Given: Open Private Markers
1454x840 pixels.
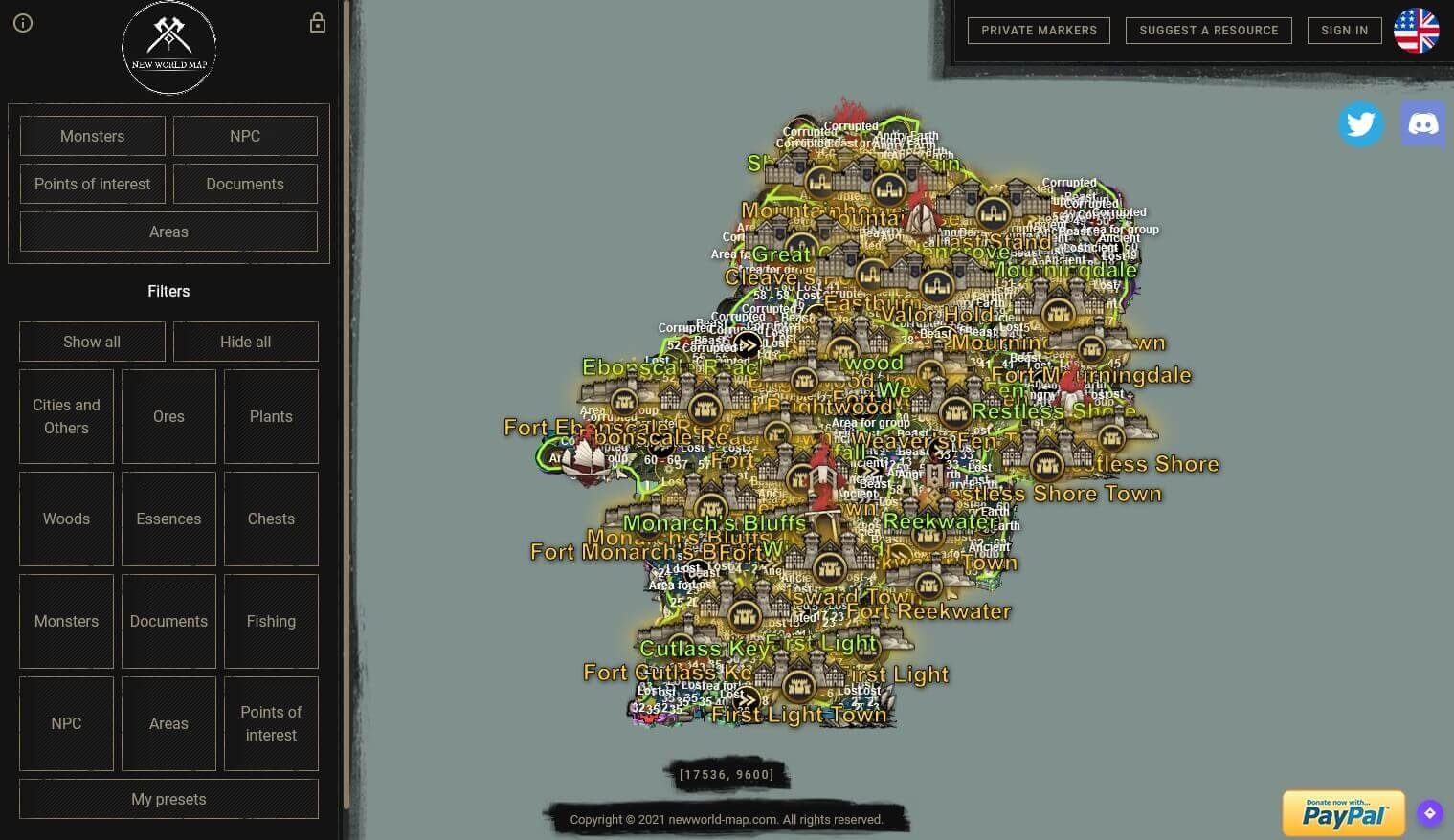Looking at the screenshot, I should [x=1039, y=30].
